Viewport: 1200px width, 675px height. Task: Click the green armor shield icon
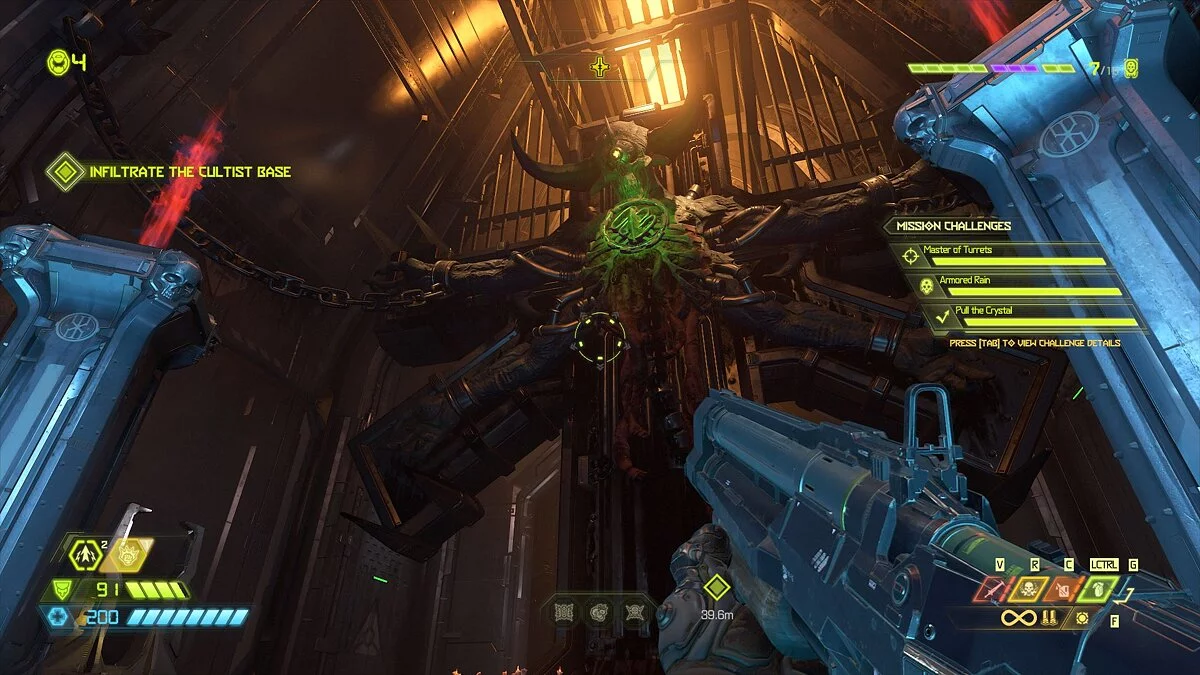pyautogui.click(x=61, y=590)
